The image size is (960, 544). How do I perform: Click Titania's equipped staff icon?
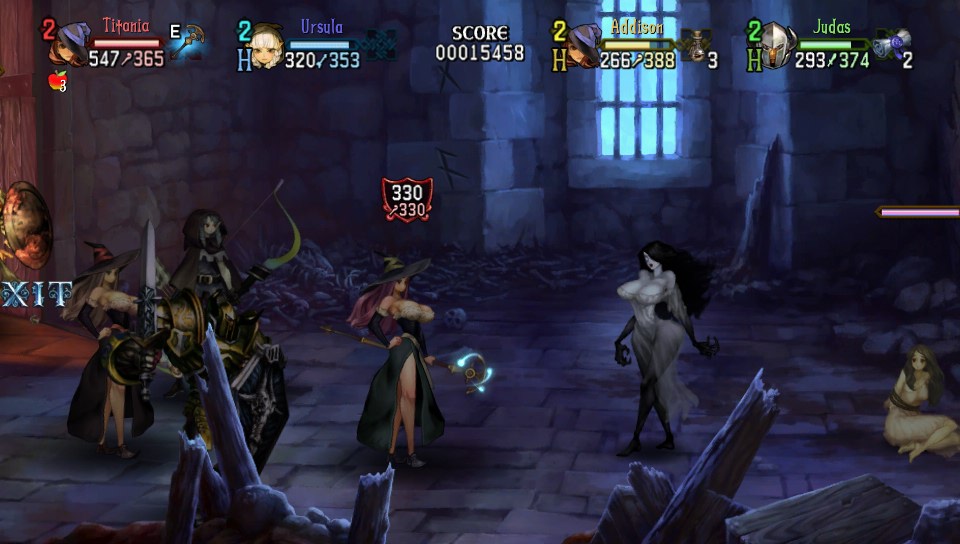188,43
